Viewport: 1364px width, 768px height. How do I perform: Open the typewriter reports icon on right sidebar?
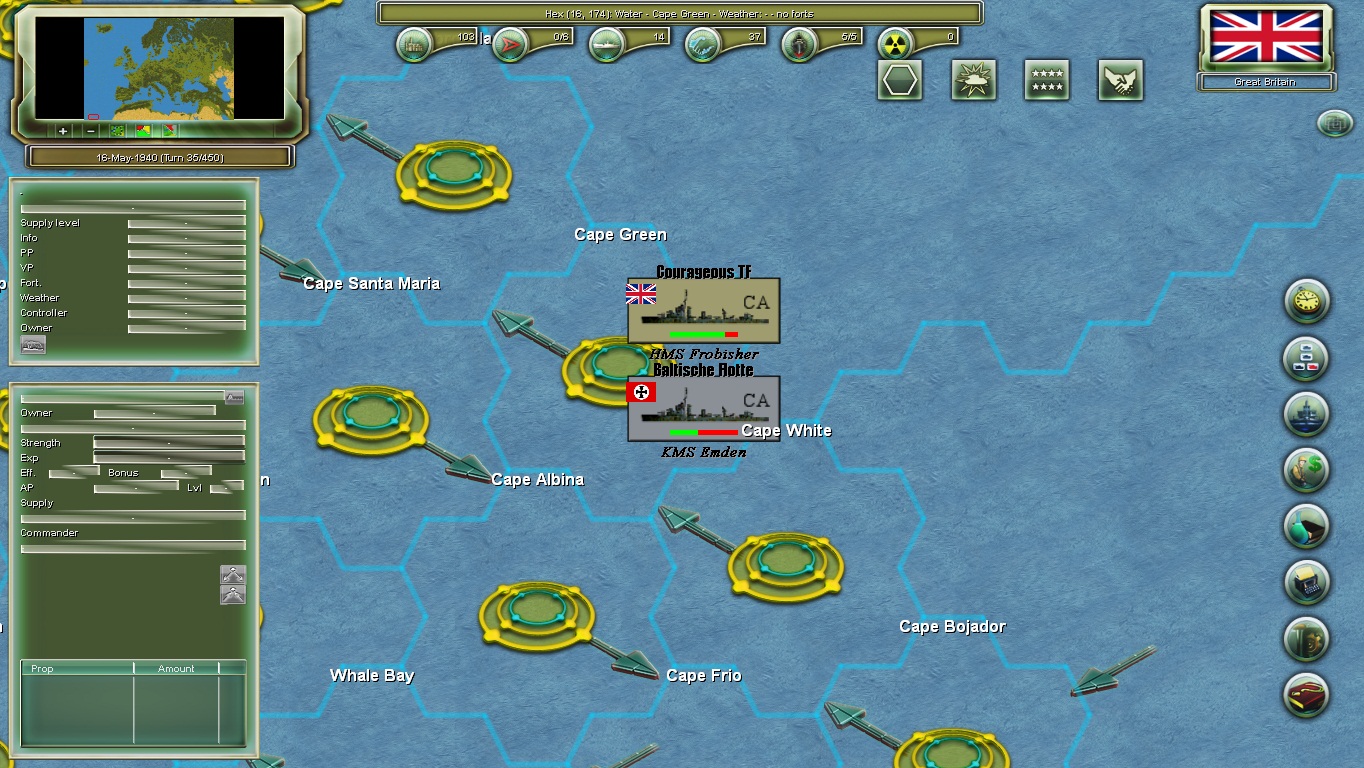coord(1307,583)
